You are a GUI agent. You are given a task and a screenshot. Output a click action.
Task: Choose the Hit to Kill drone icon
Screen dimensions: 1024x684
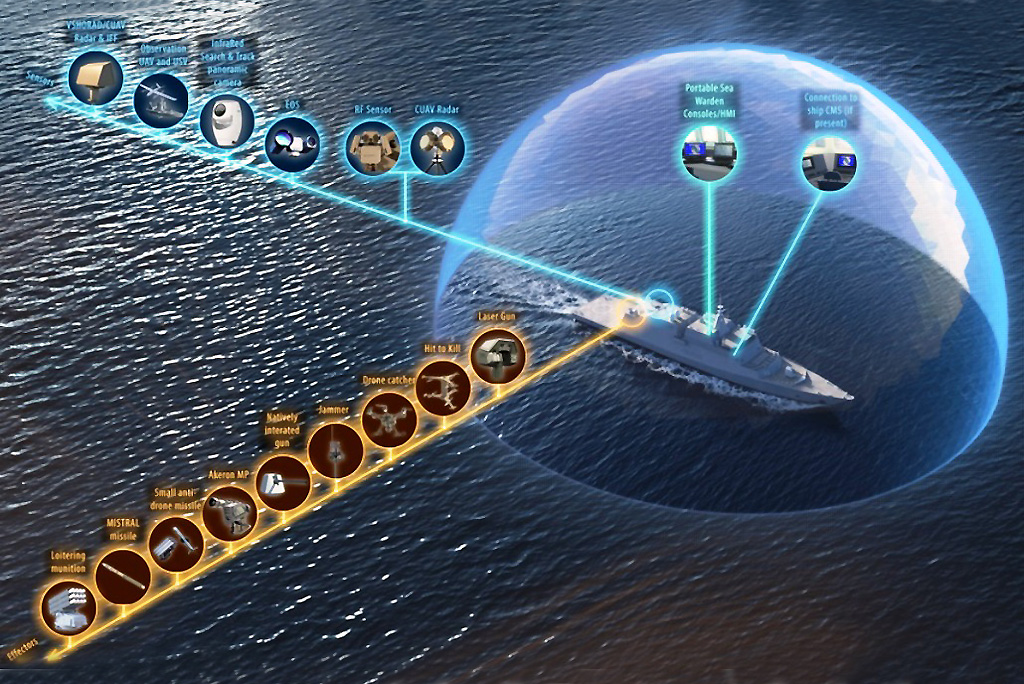[442, 385]
